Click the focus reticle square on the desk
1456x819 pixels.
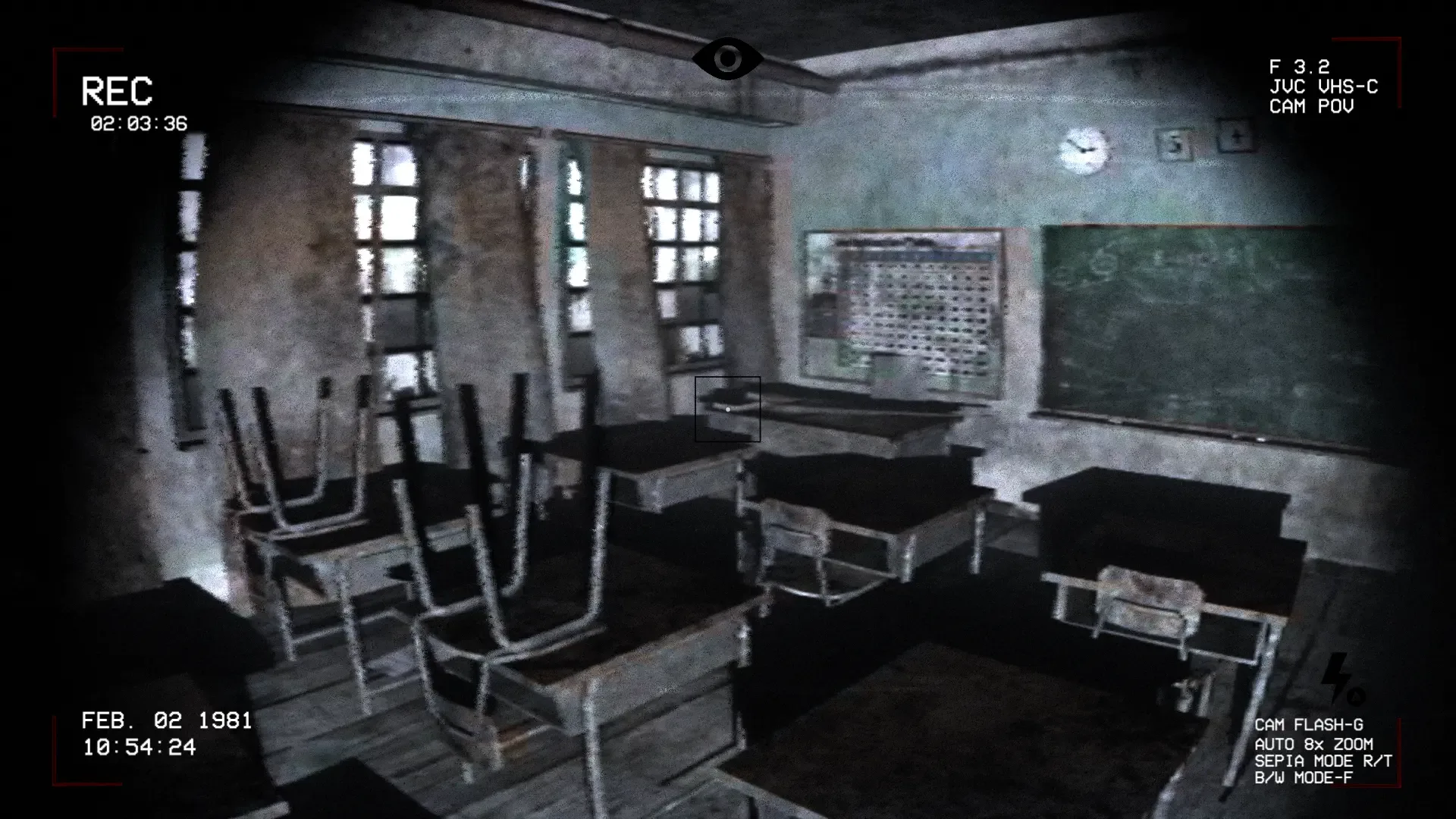(728, 409)
